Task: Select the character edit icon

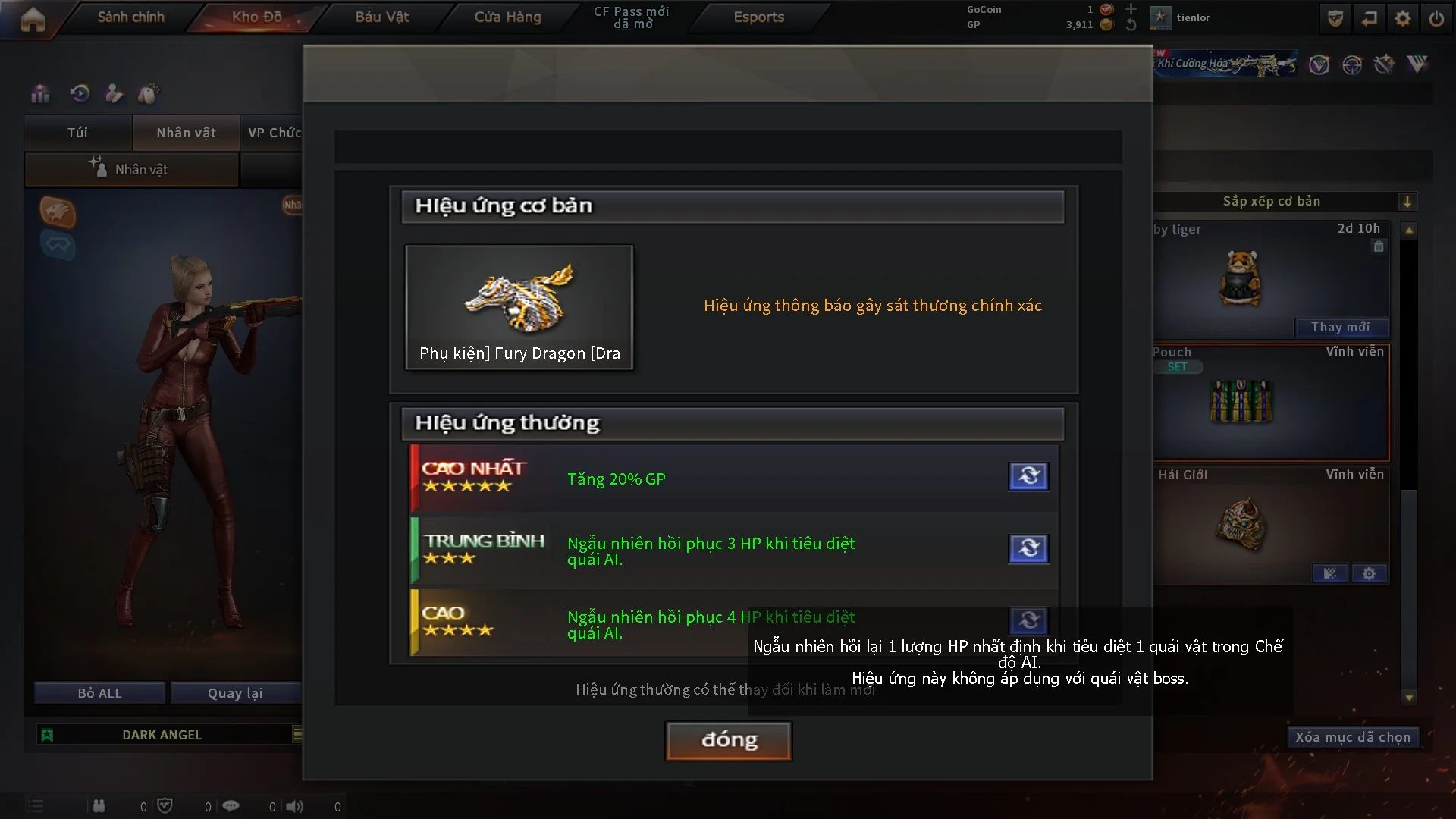Action: [x=114, y=93]
